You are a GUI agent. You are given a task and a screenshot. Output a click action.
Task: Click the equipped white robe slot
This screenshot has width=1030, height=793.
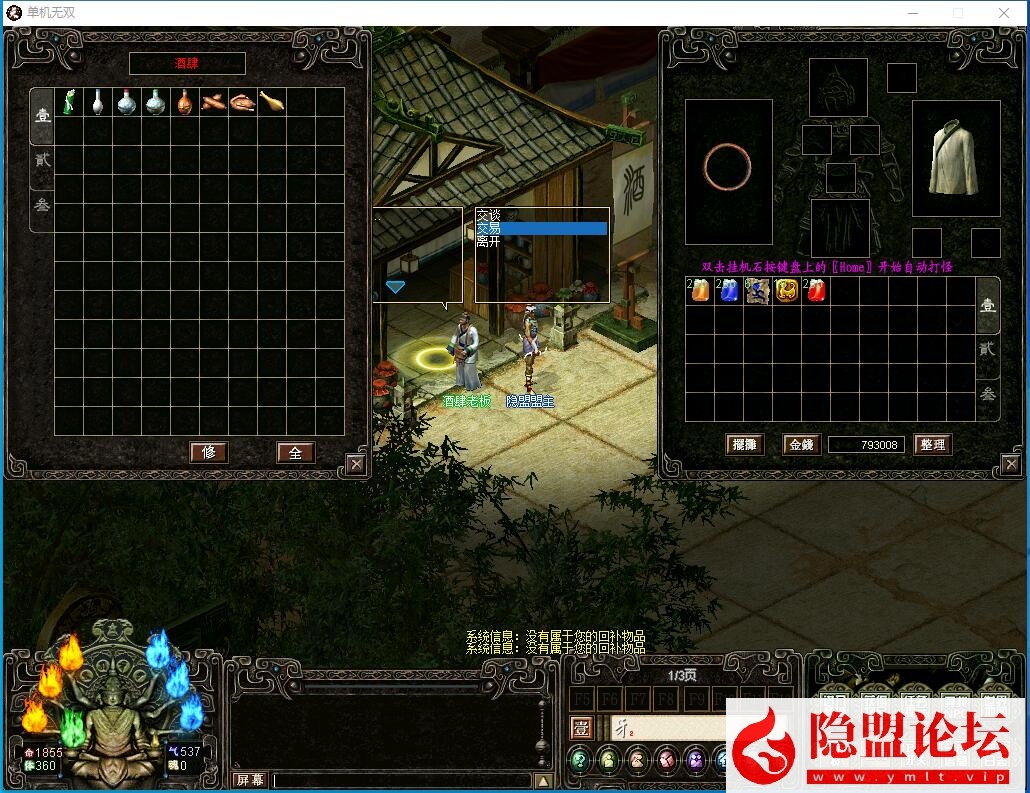(955, 158)
